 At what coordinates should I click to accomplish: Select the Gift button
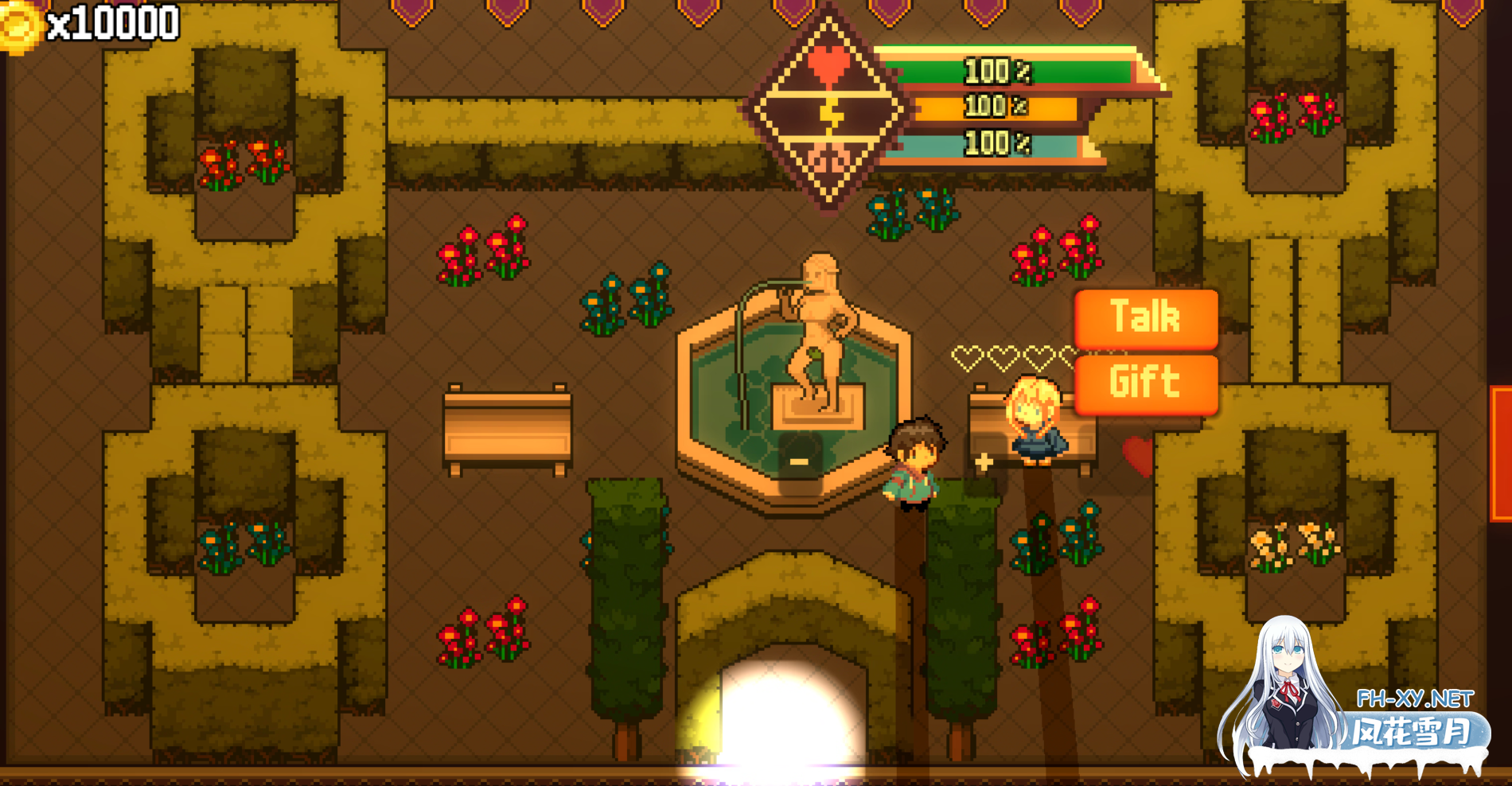pos(1145,383)
